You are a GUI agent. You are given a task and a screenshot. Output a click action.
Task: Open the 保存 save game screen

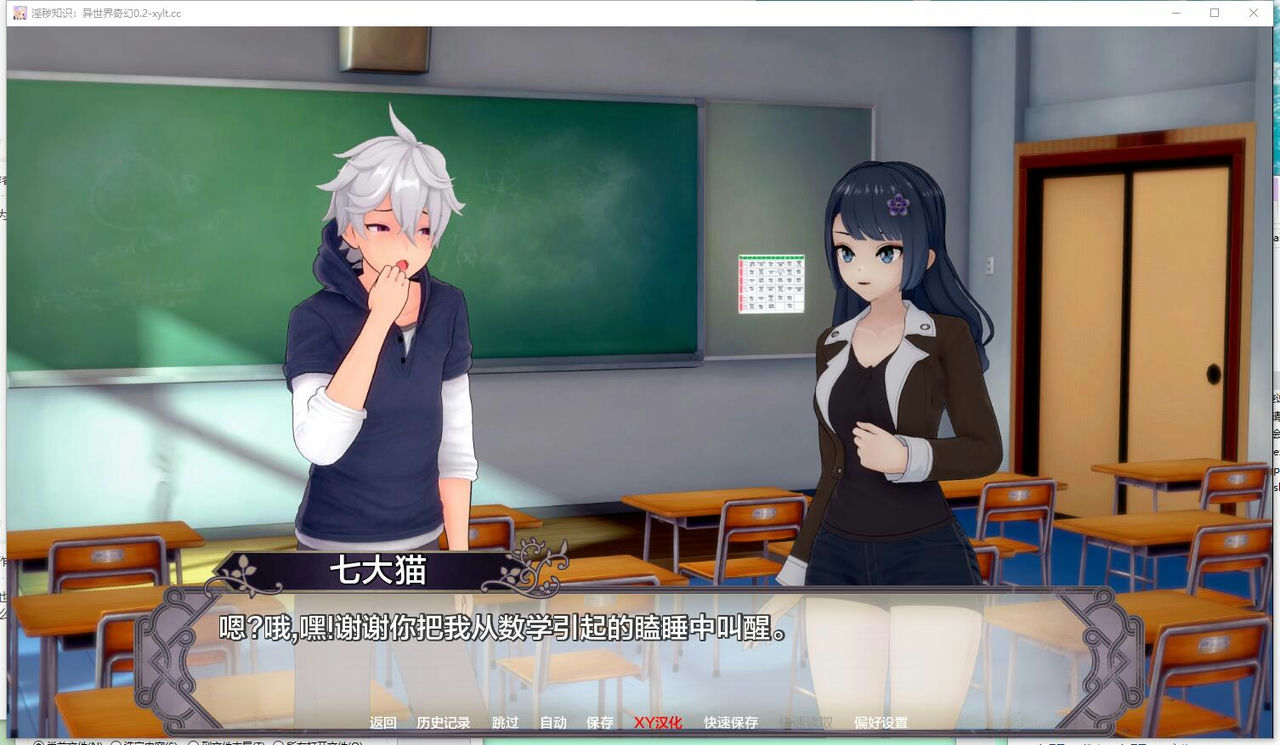click(600, 721)
